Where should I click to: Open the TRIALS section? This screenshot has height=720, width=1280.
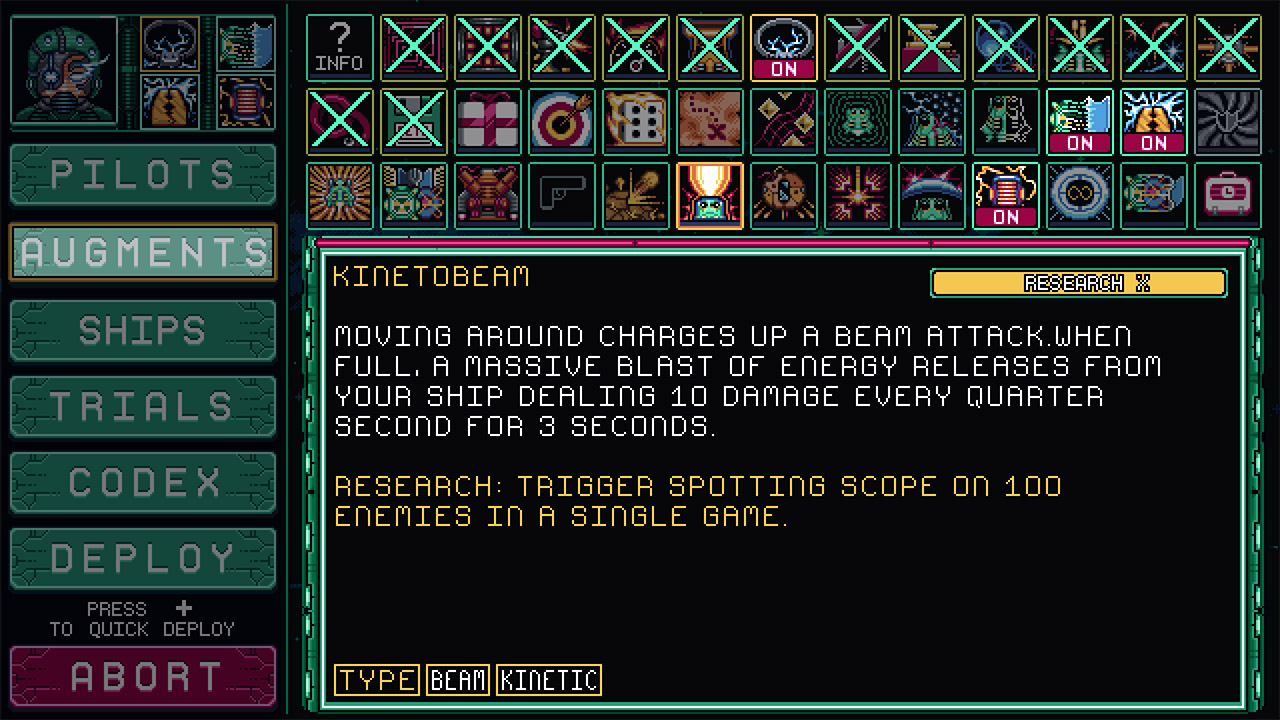tap(142, 405)
